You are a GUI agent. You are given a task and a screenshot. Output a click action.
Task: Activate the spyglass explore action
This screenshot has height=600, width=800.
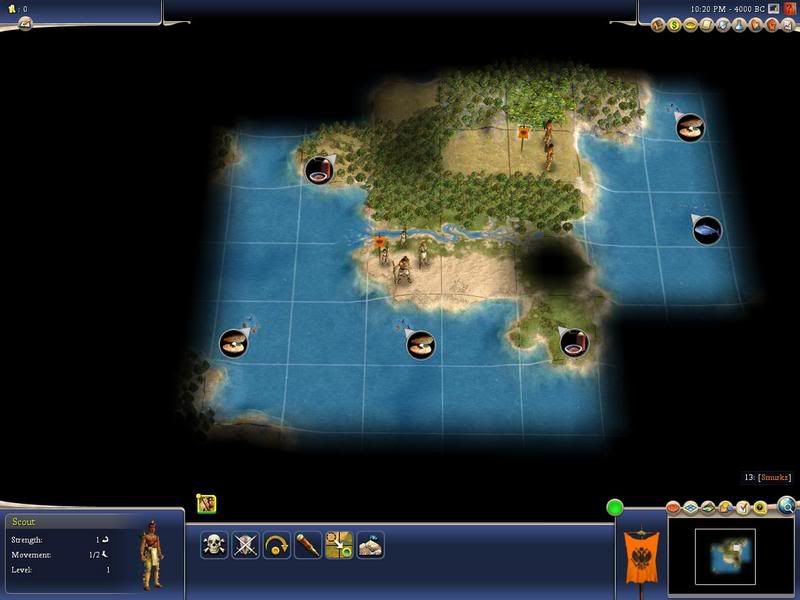(308, 545)
